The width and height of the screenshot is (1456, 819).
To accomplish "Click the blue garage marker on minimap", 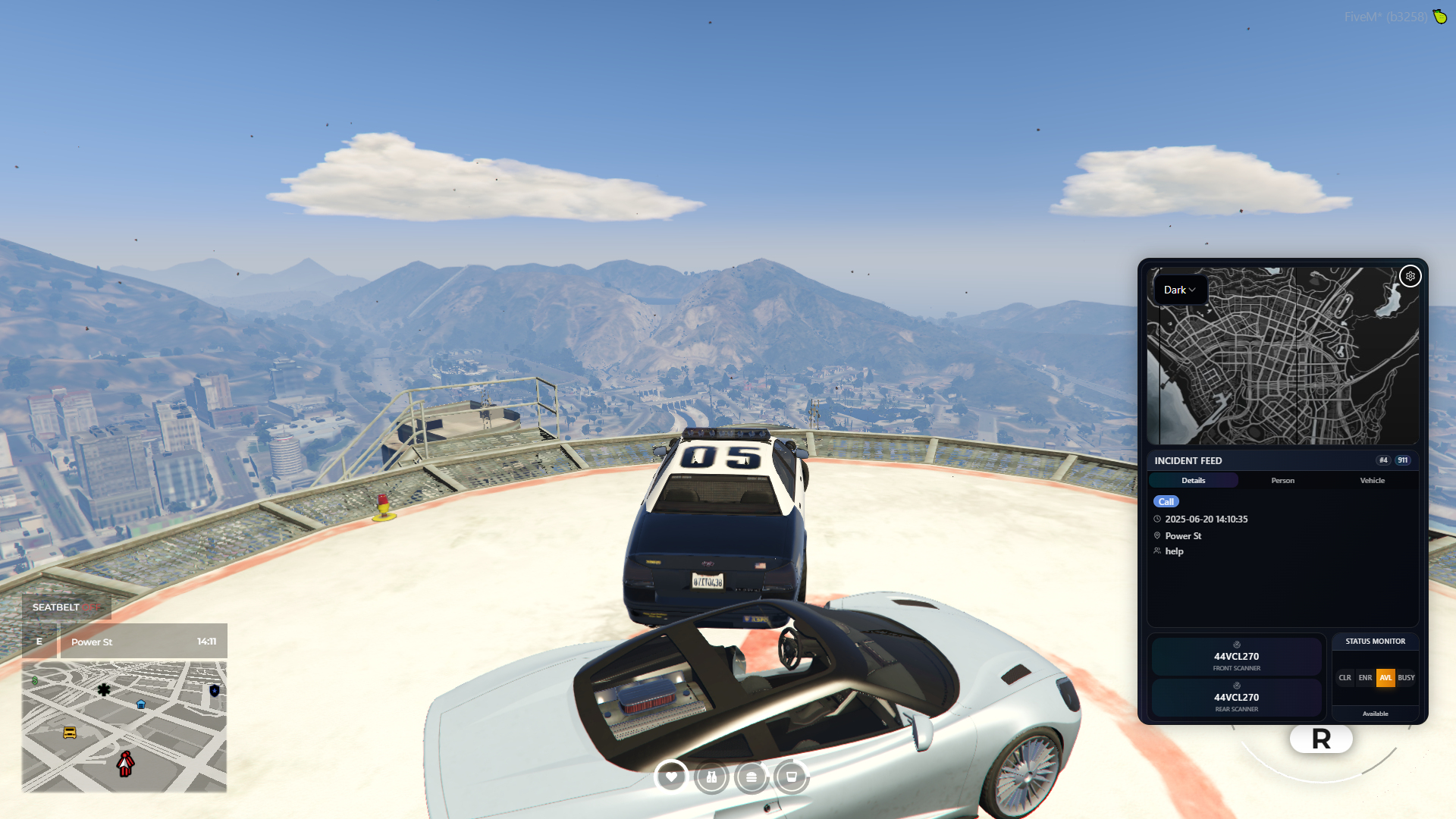I will coord(141,704).
